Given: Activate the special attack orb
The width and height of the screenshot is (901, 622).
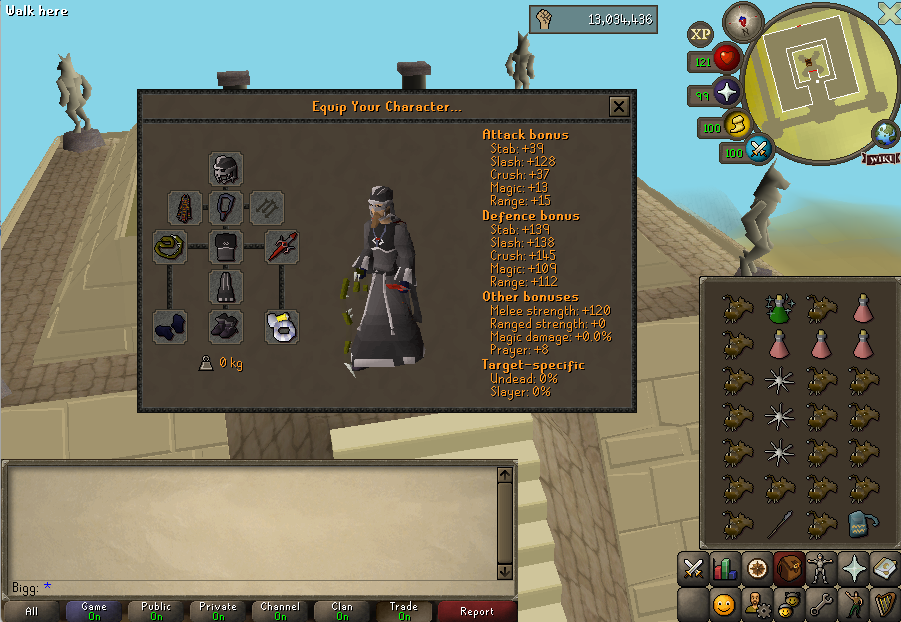Looking at the screenshot, I should pos(759,151).
